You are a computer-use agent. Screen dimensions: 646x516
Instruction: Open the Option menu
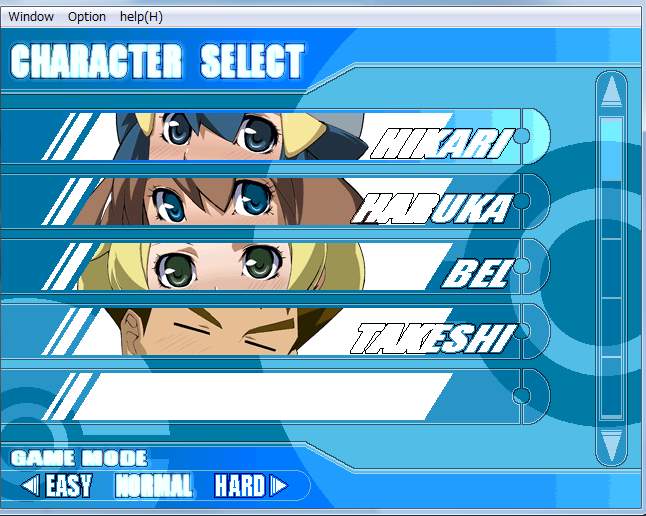coord(87,16)
